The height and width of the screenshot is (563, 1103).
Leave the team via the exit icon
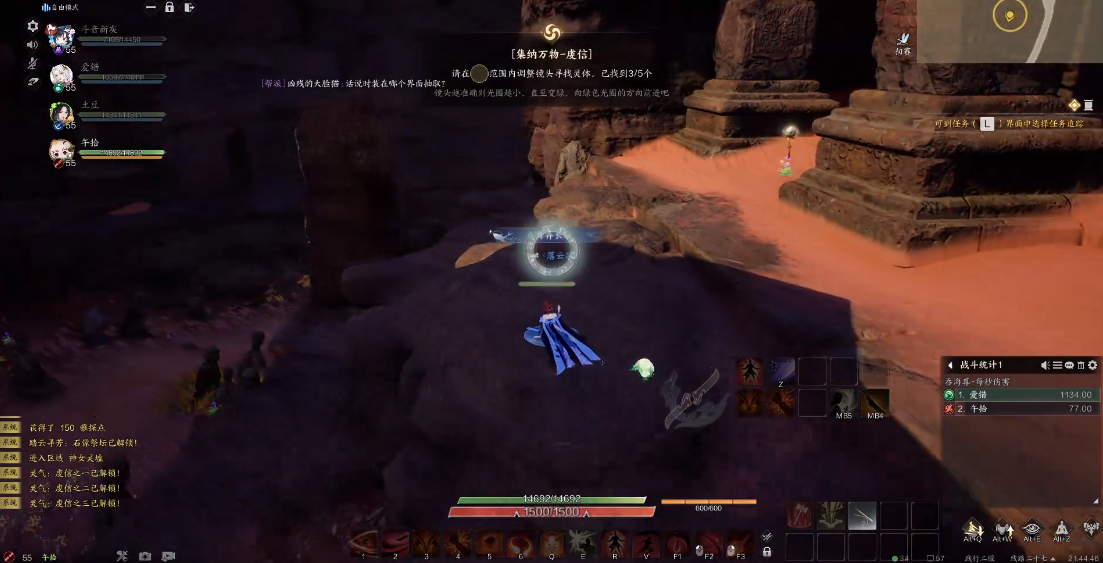click(x=189, y=7)
